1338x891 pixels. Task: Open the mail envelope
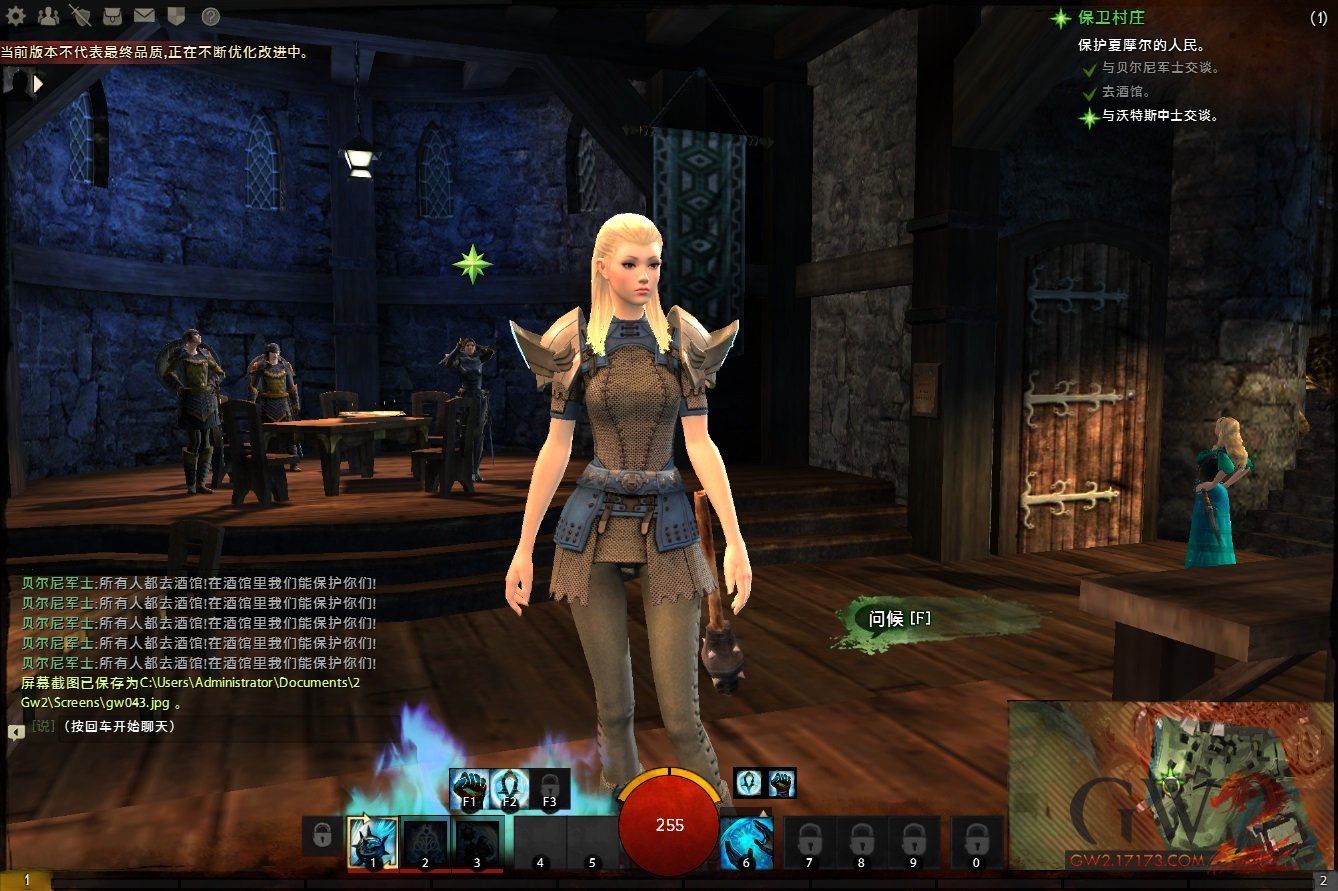point(144,16)
